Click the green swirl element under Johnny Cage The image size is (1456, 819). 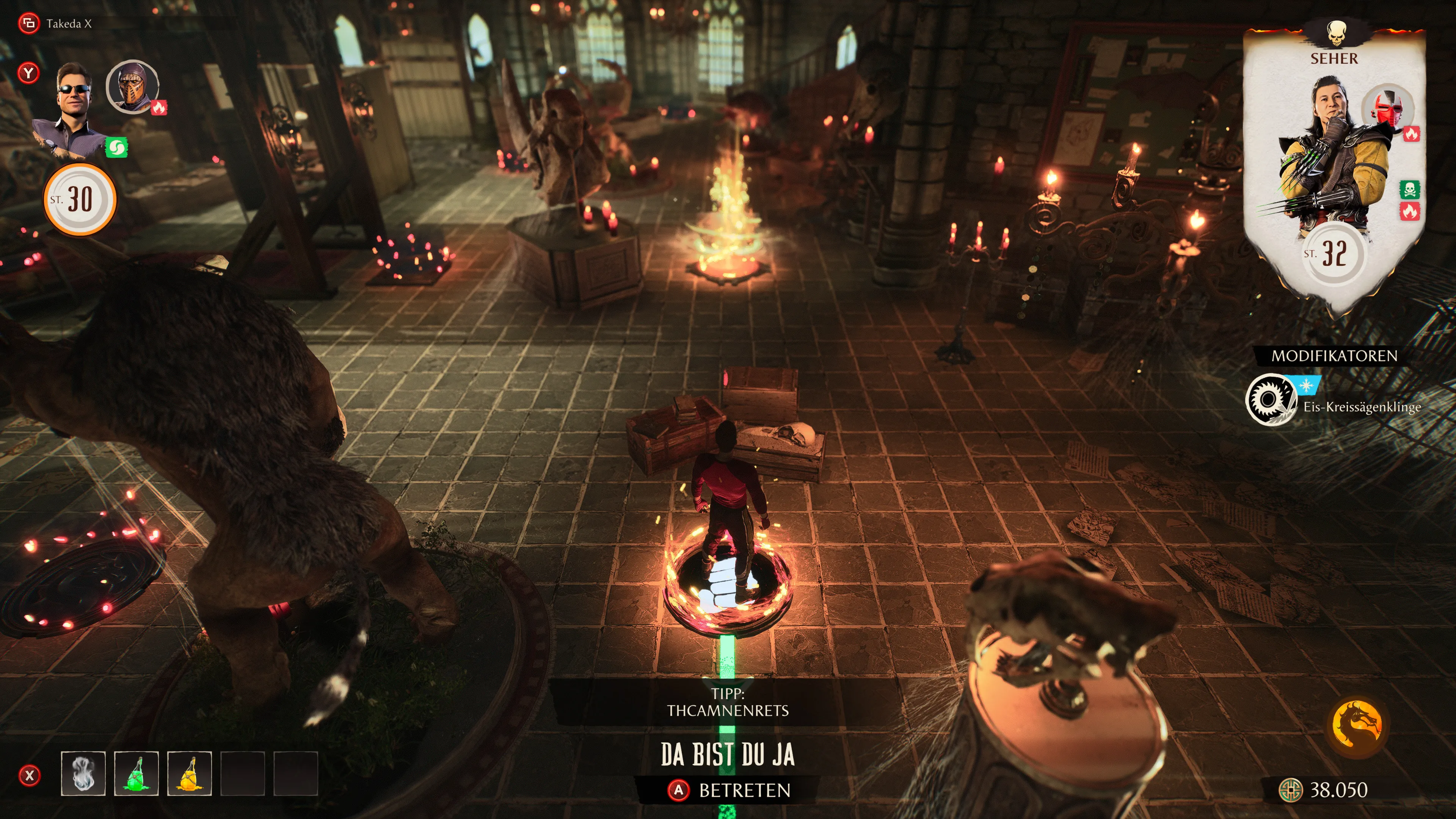[116, 148]
